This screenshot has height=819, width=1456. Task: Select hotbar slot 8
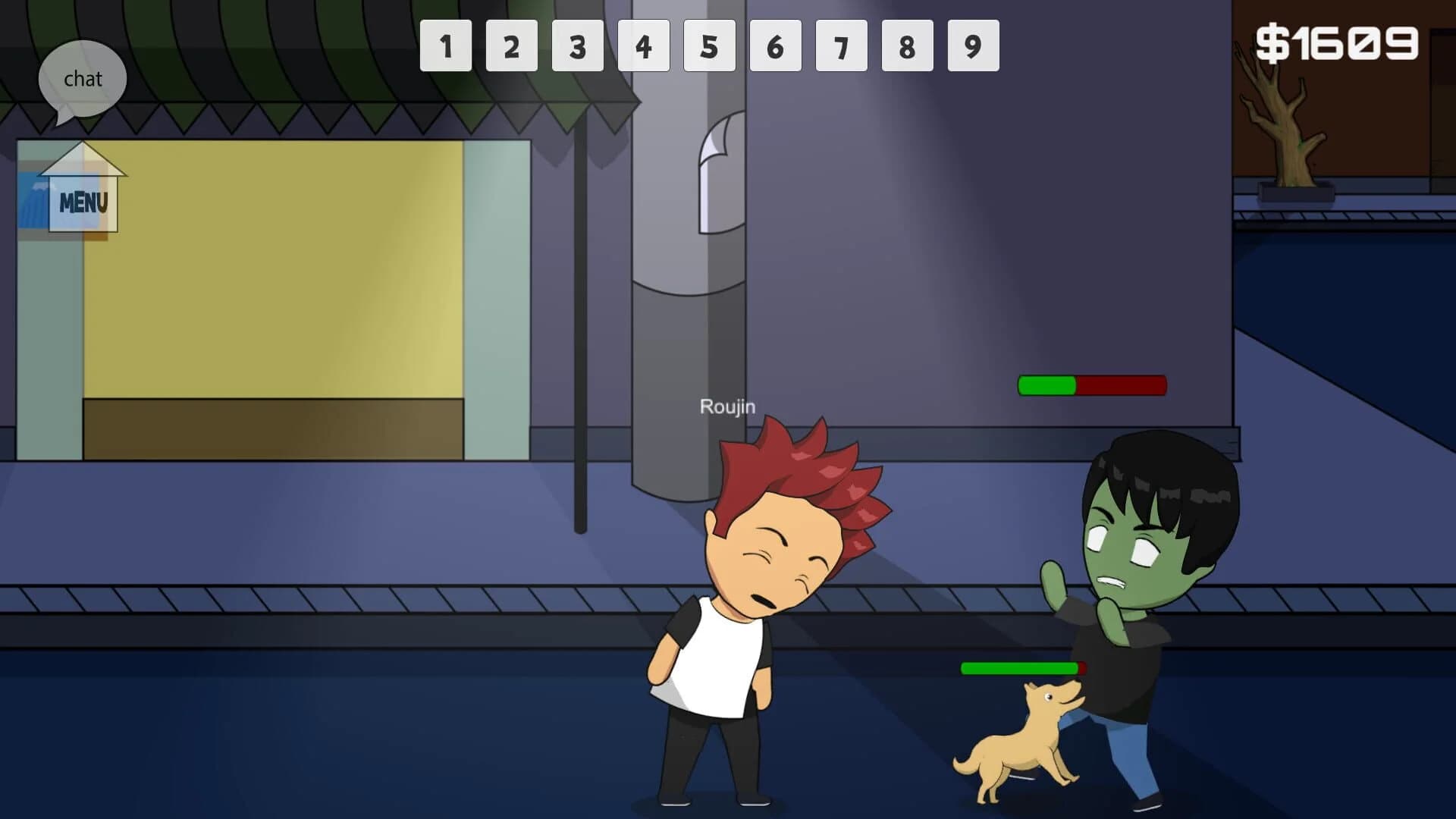907,46
